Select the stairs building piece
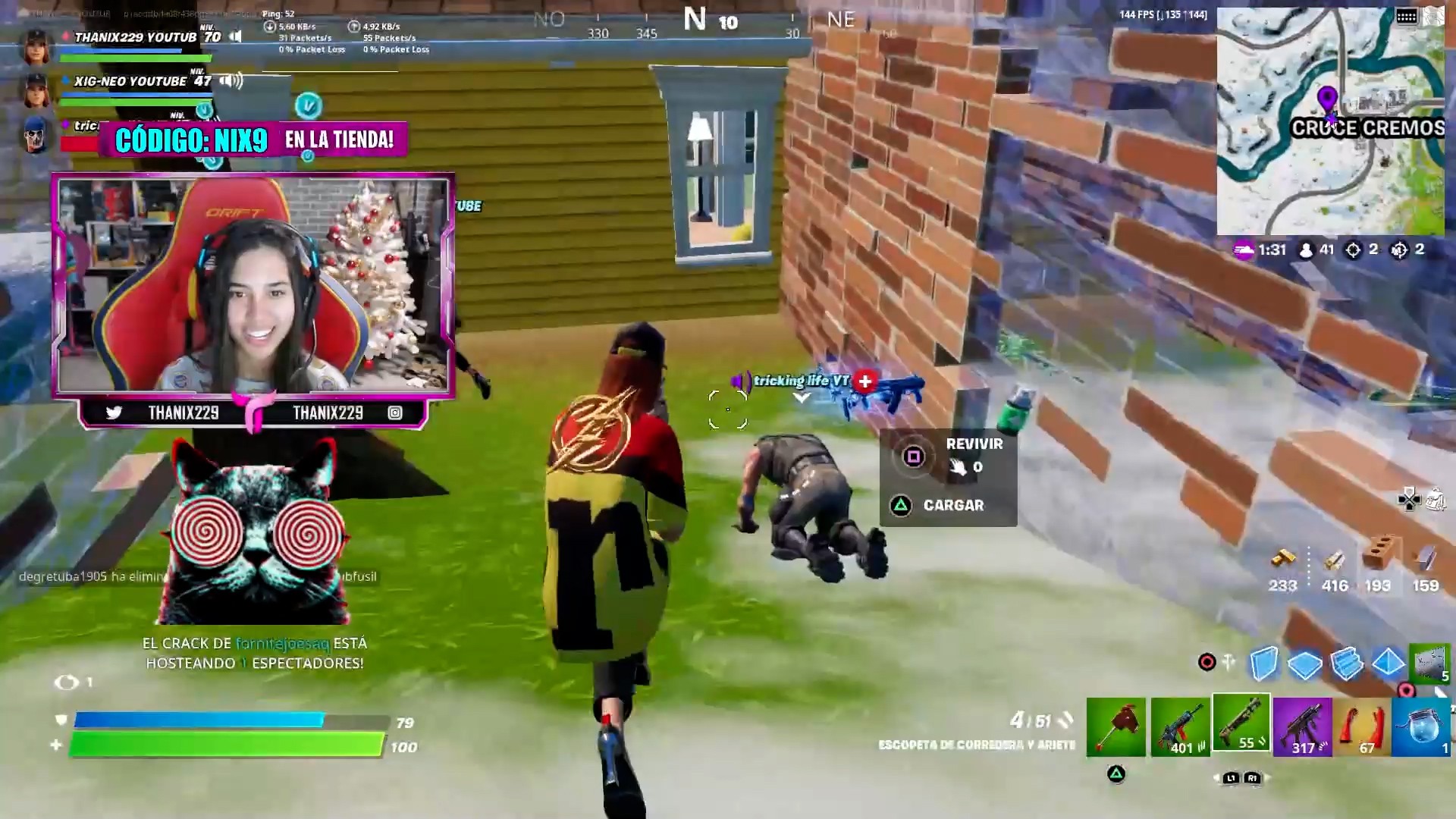 click(x=1347, y=663)
